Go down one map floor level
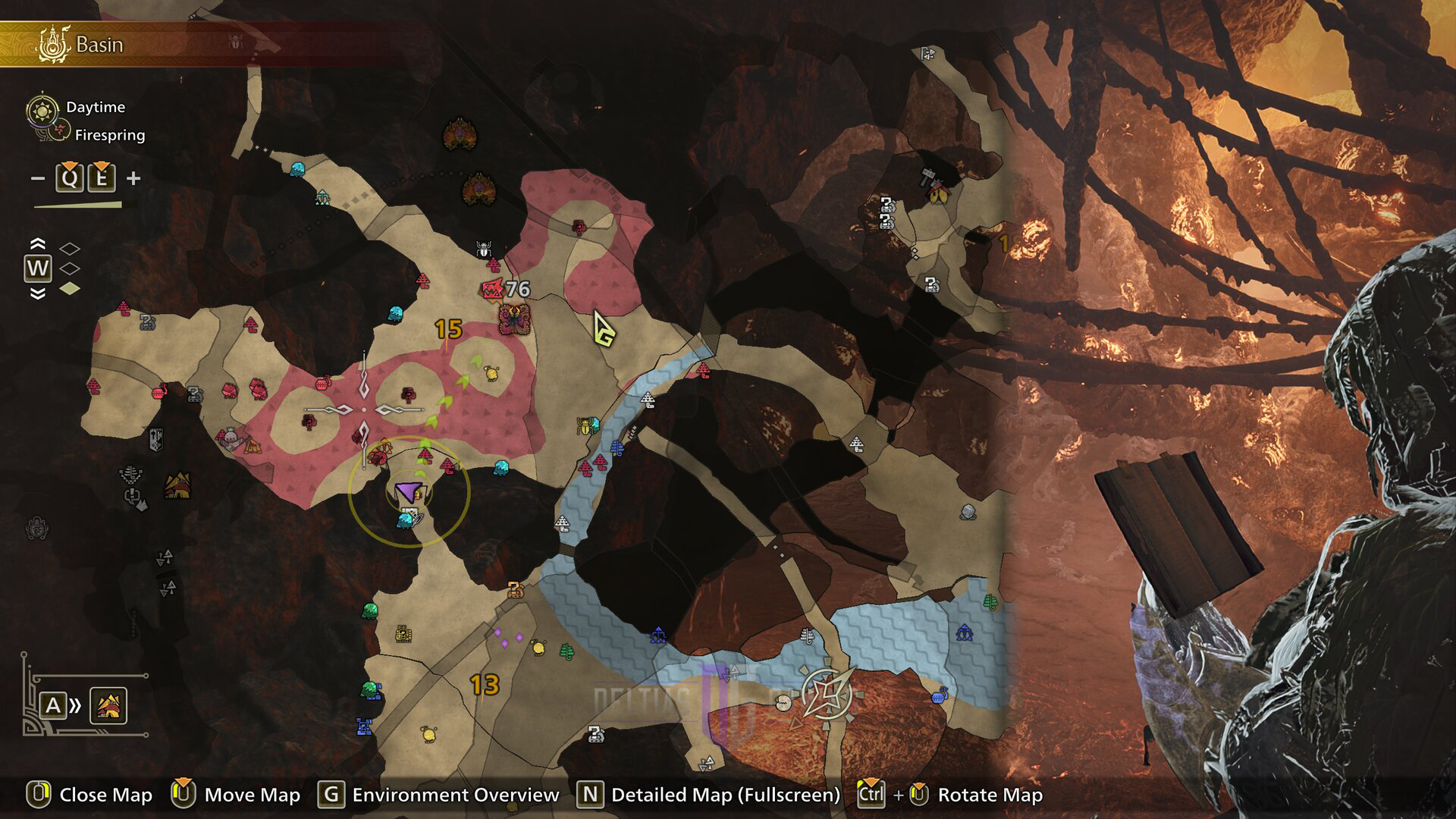Screen dimensions: 1456x819 point(37,293)
